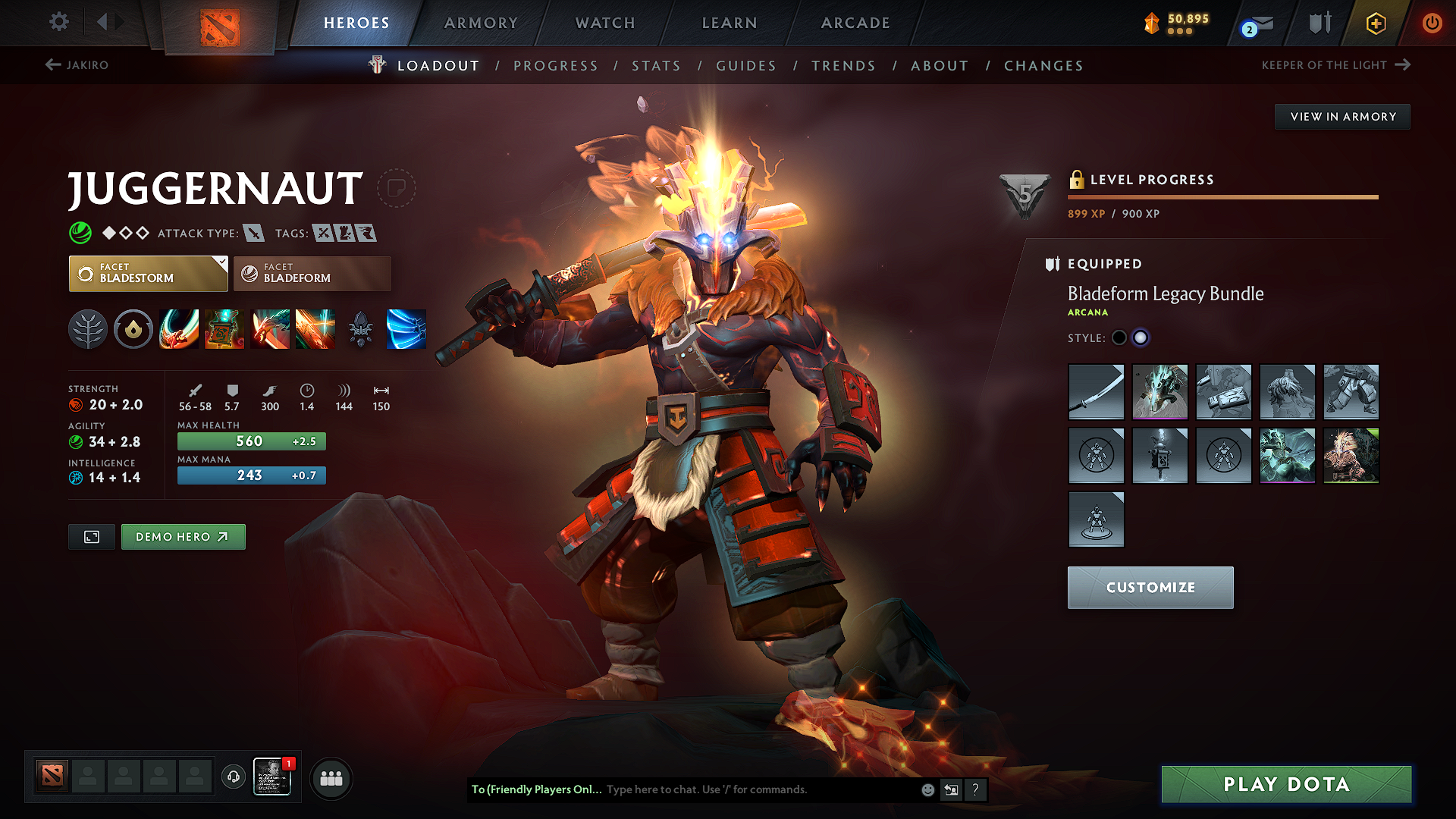Open the Dota Plus hexagon icon
The width and height of the screenshot is (1456, 819).
pyautogui.click(x=1375, y=23)
